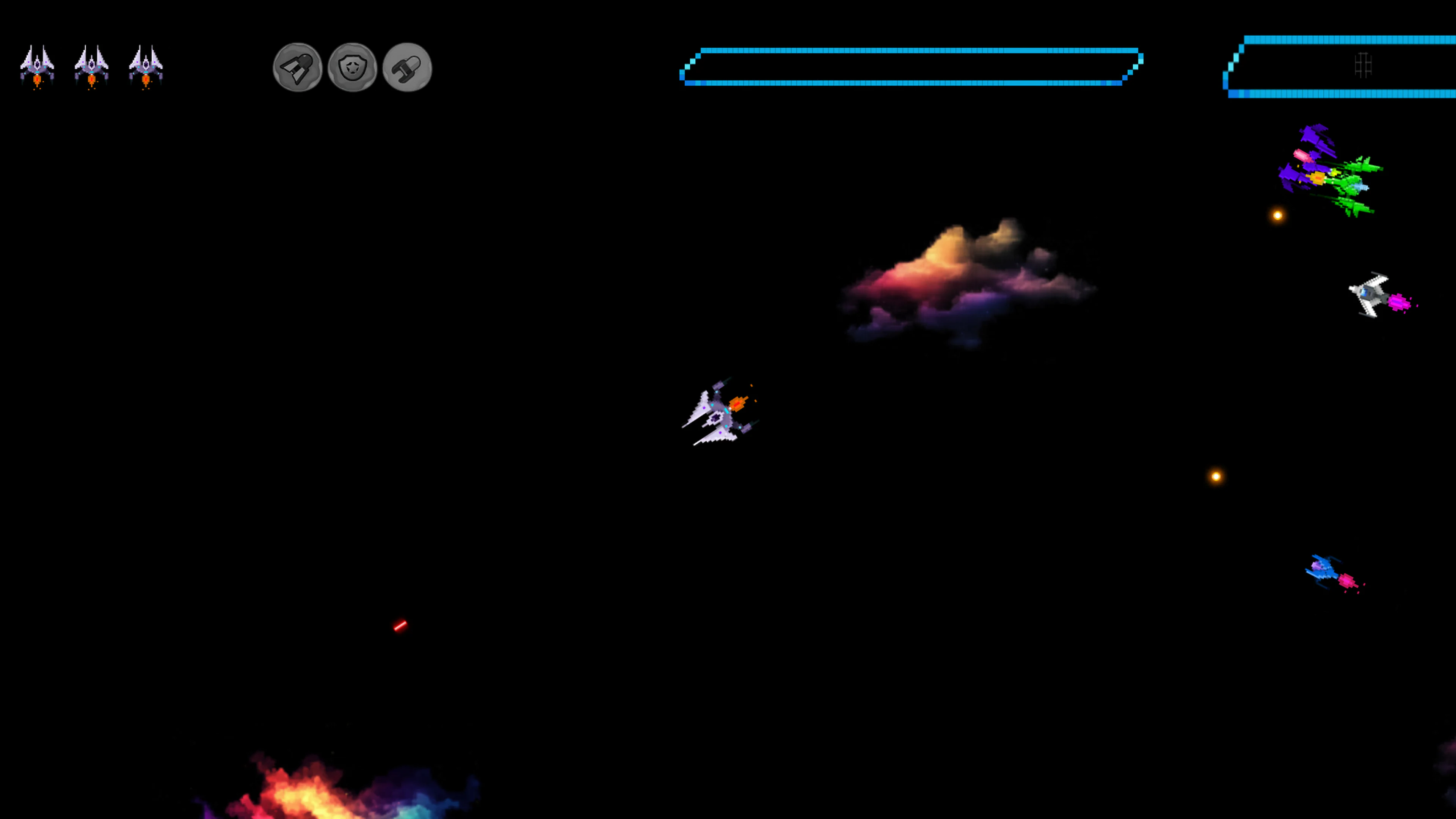Activate the shield power-up icon
Viewport: 1456px width, 819px height.
(353, 68)
